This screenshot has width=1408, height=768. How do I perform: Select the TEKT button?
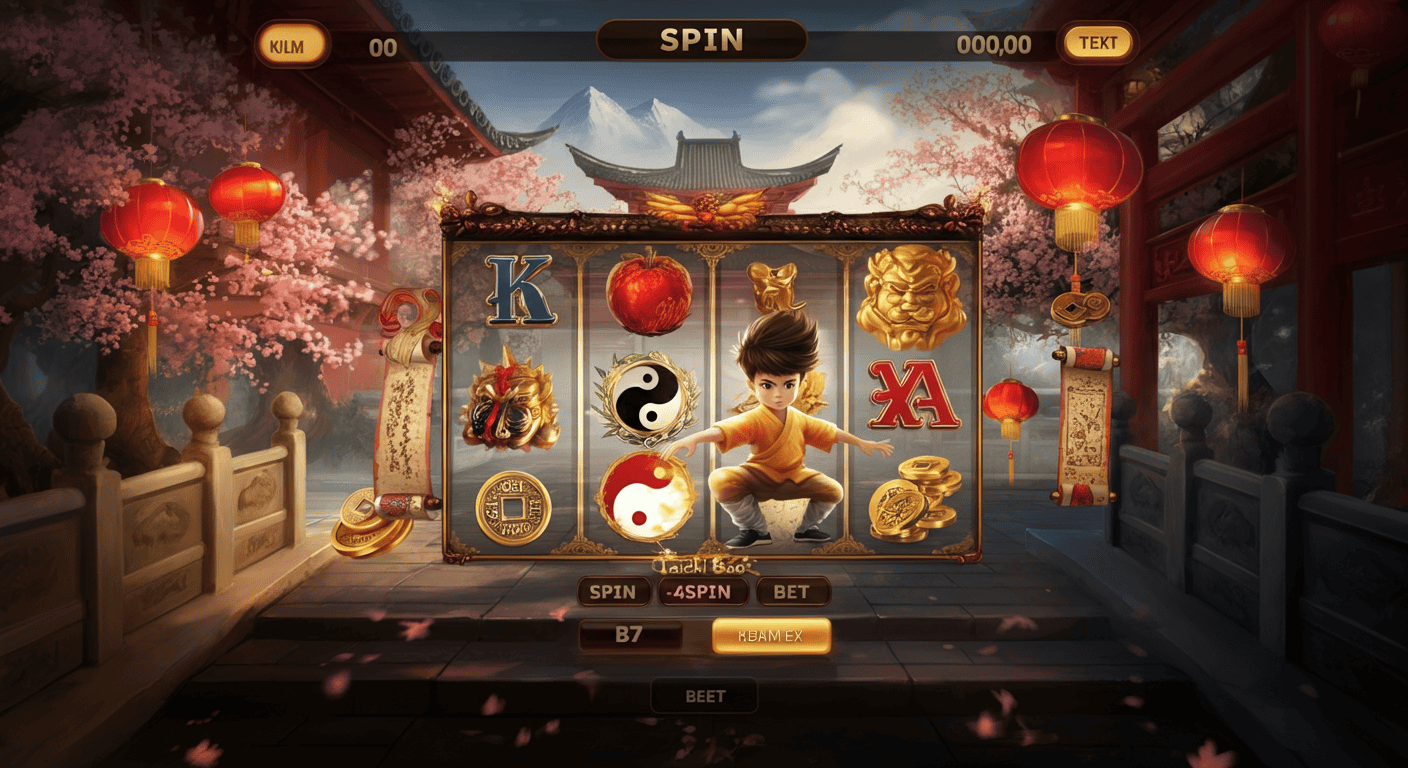[x=1097, y=43]
